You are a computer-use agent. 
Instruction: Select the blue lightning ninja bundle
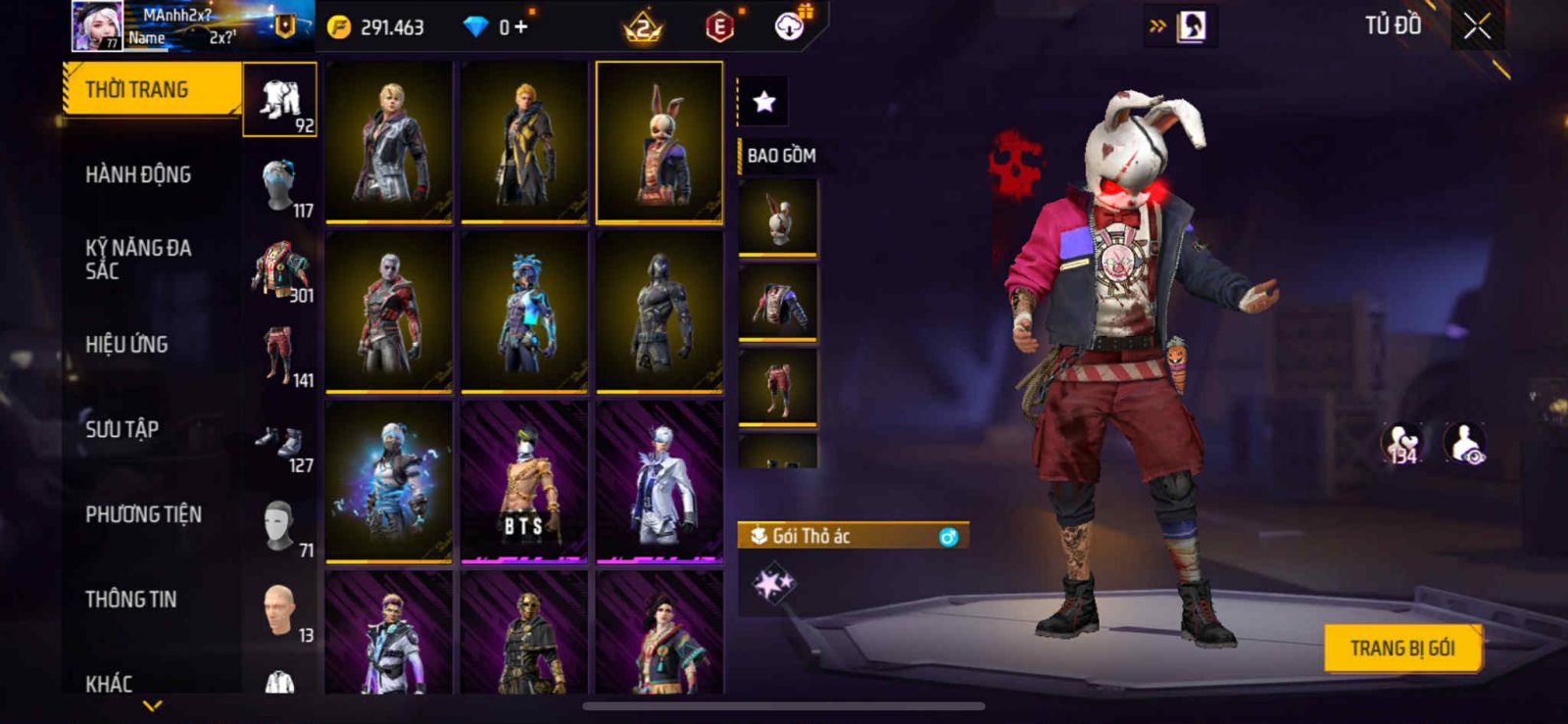pyautogui.click(x=389, y=482)
